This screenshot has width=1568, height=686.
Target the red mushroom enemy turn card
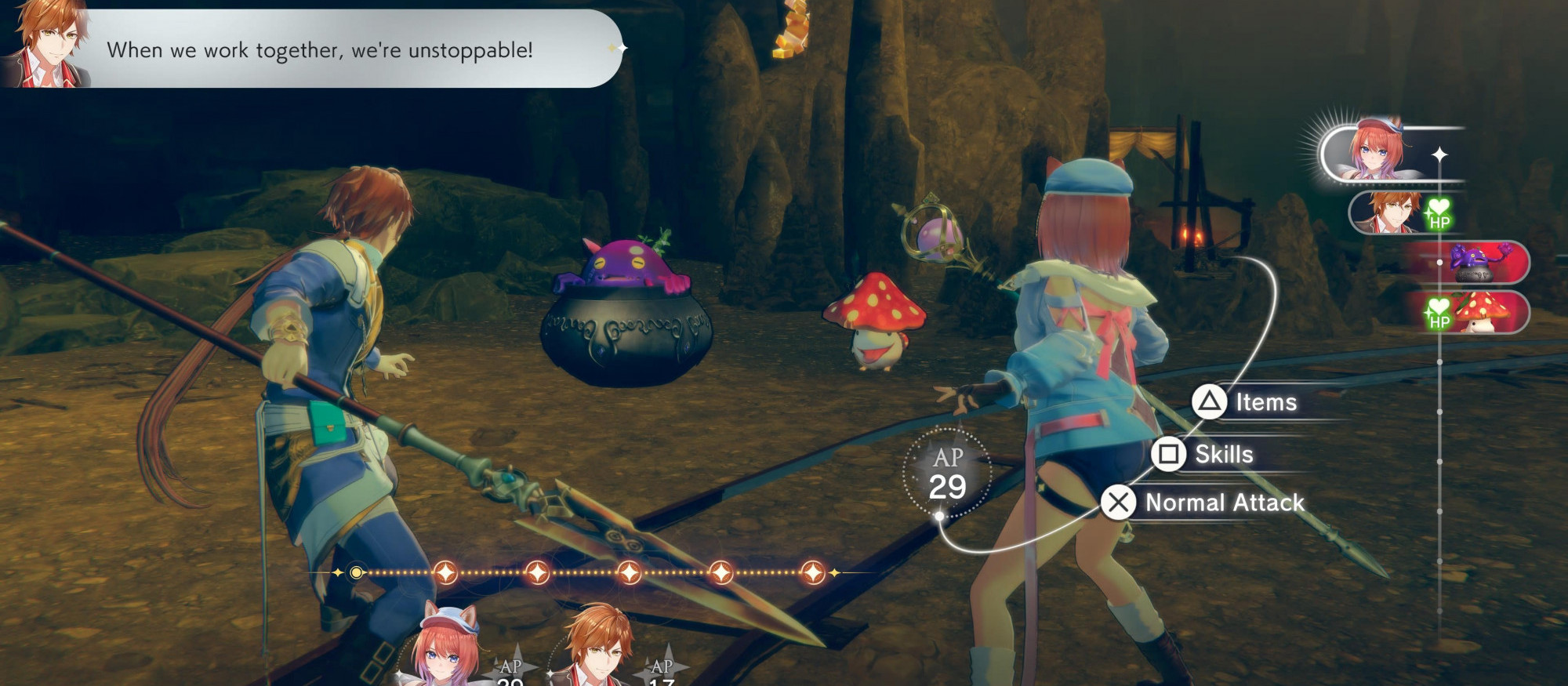pyautogui.click(x=1477, y=312)
